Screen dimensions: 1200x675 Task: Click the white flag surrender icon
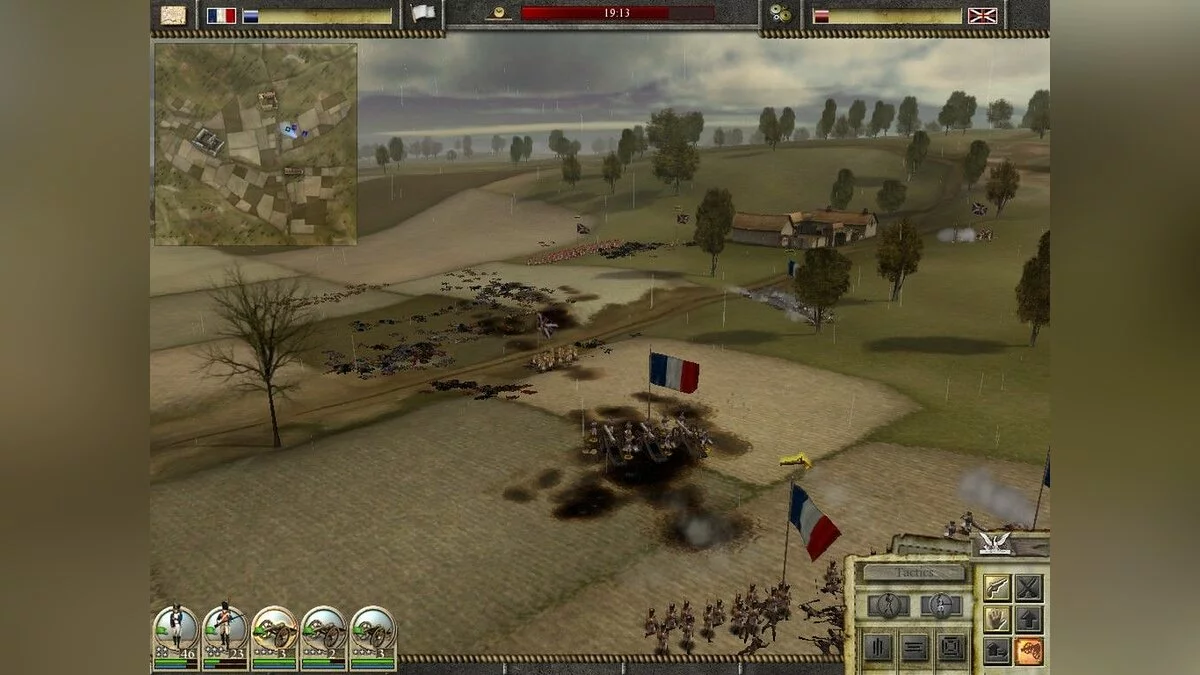pos(423,14)
